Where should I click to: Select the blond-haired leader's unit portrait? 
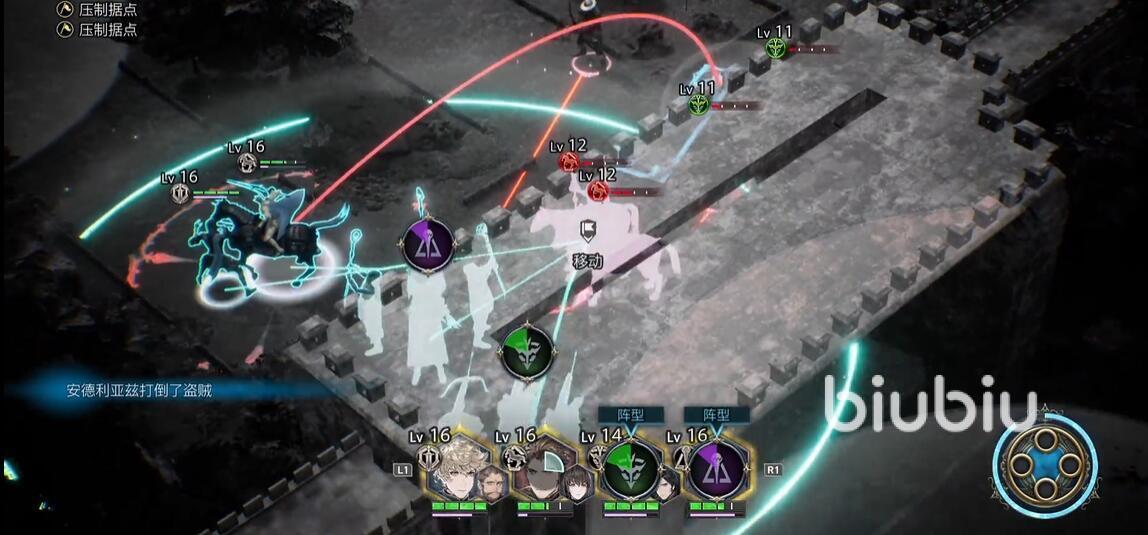pos(460,469)
